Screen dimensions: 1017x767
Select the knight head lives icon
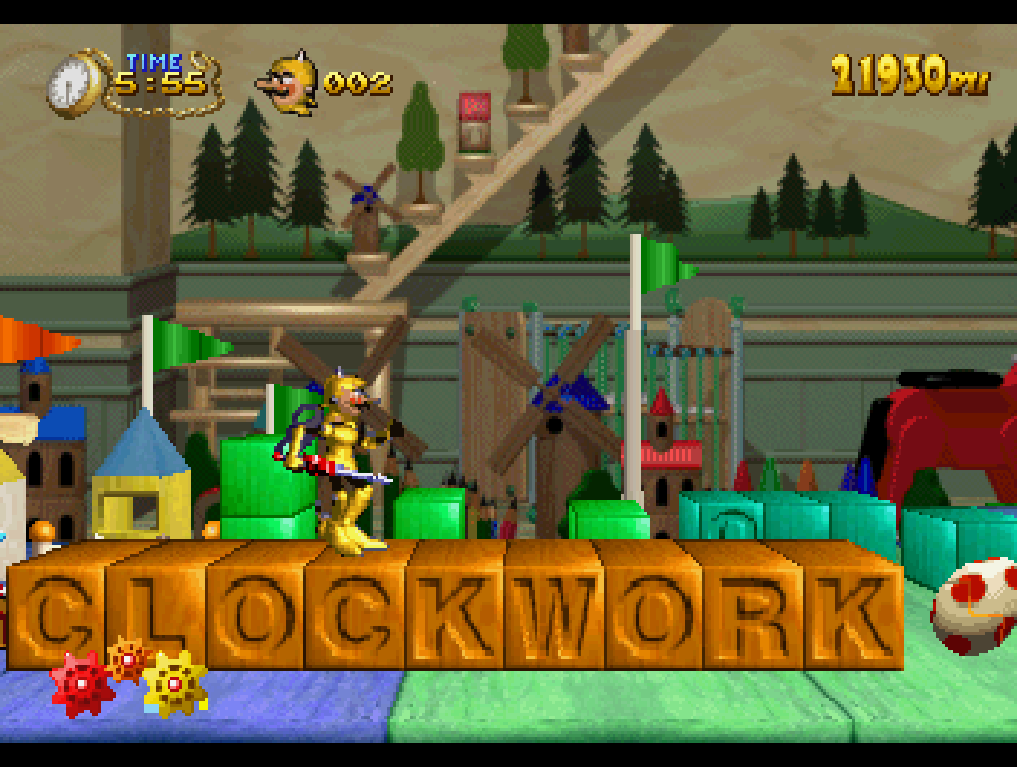click(x=288, y=83)
